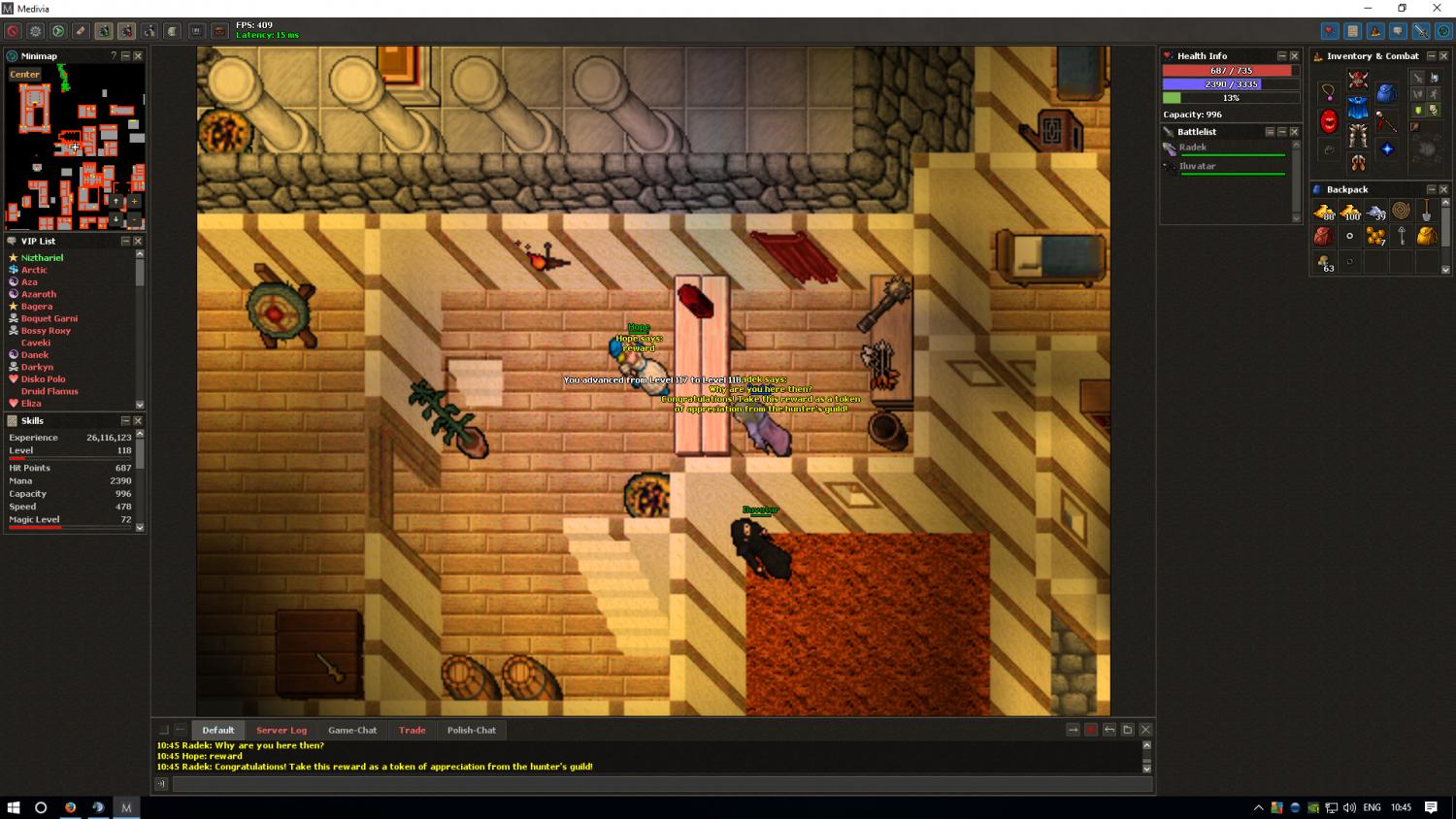Image resolution: width=1456 pixels, height=819 pixels.
Task: Maximize the Medivia window
Action: pos(1402,9)
